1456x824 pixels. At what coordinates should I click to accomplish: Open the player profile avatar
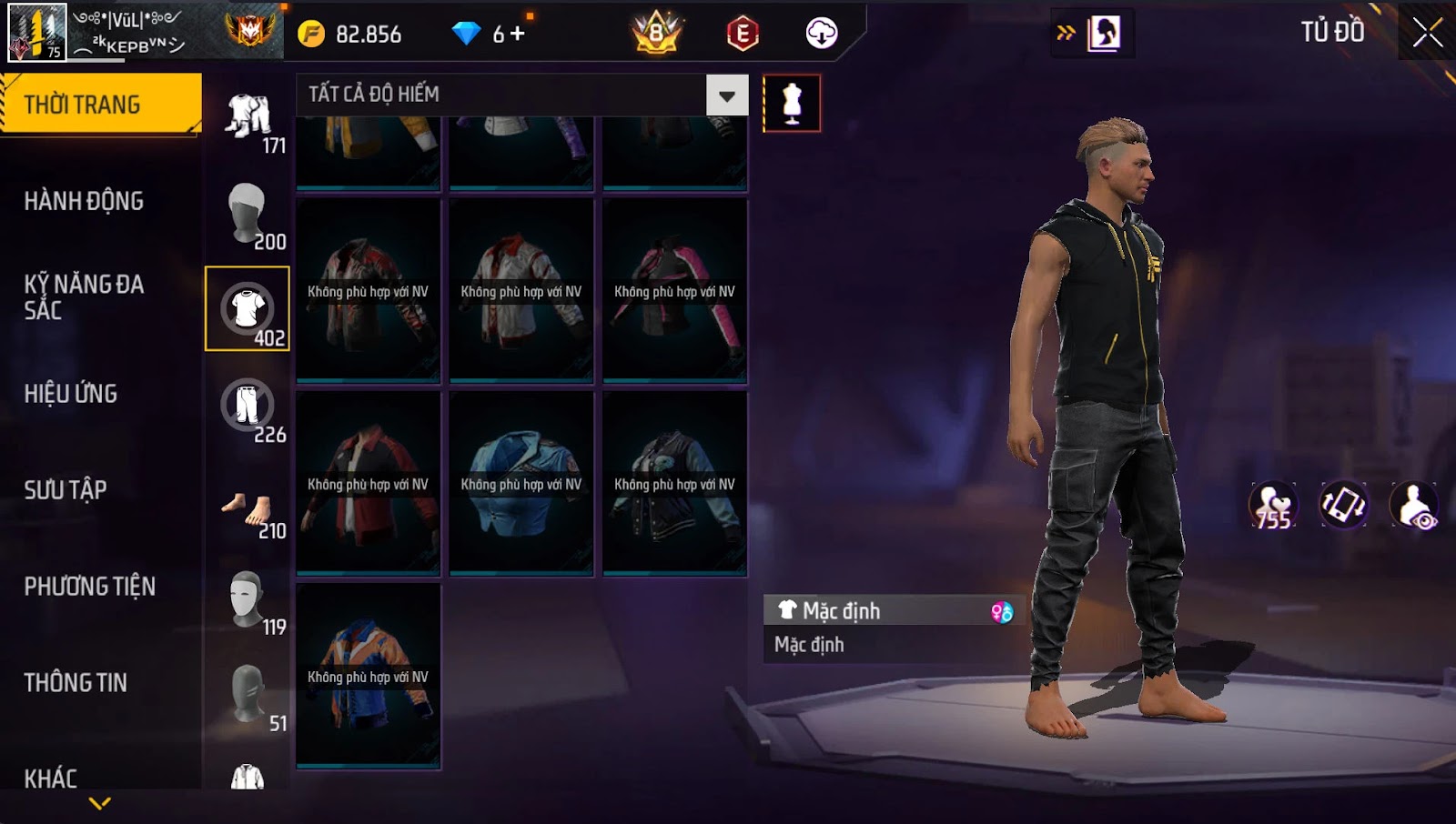pyautogui.click(x=37, y=33)
